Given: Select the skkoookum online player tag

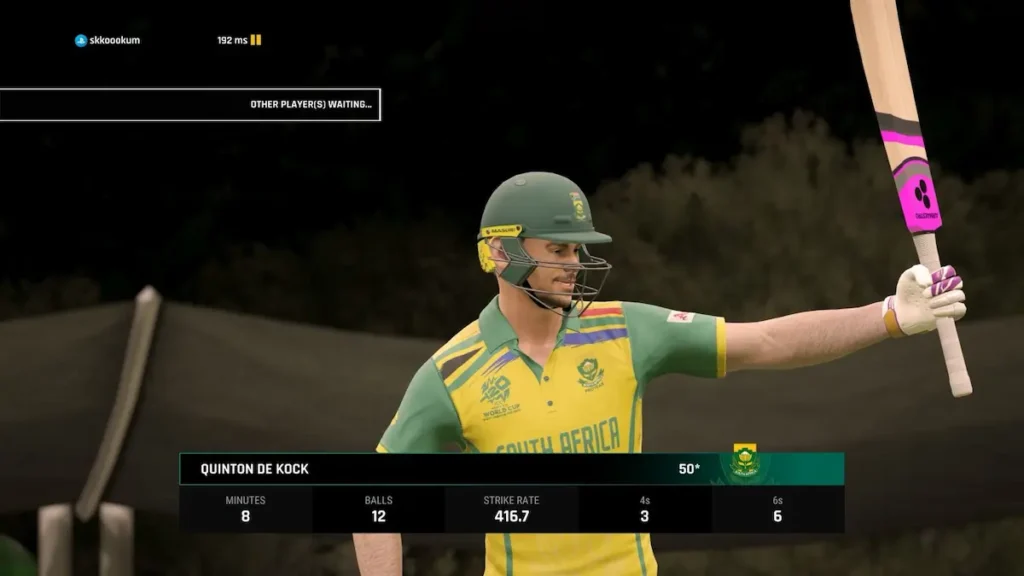Looking at the screenshot, I should tap(108, 40).
